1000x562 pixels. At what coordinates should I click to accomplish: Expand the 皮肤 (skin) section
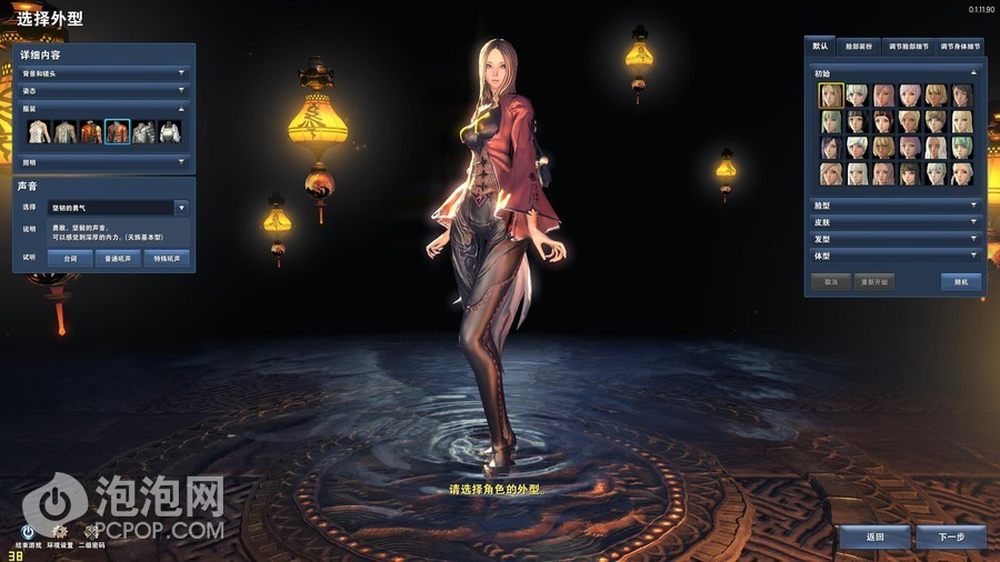click(895, 222)
